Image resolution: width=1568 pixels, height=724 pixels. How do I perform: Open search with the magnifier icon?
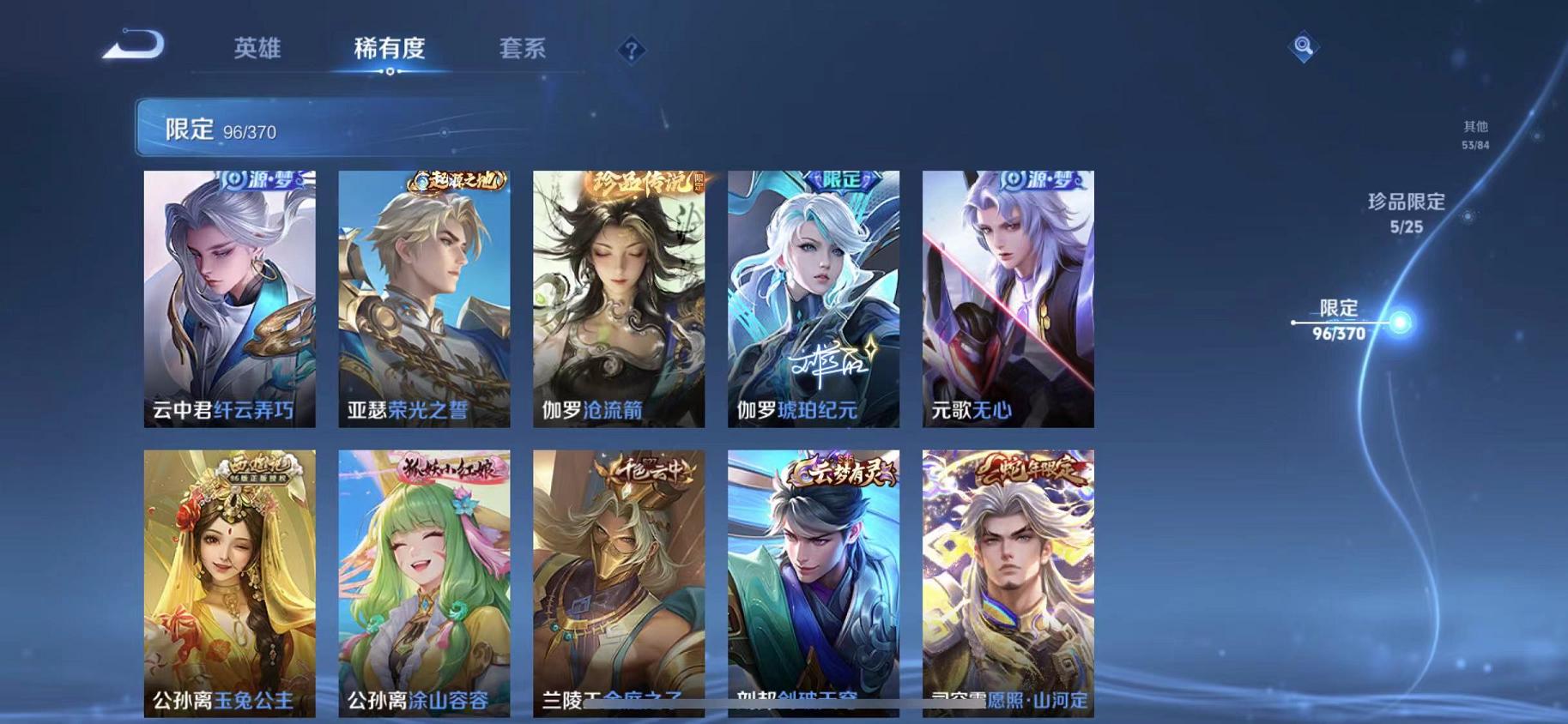pyautogui.click(x=1304, y=47)
